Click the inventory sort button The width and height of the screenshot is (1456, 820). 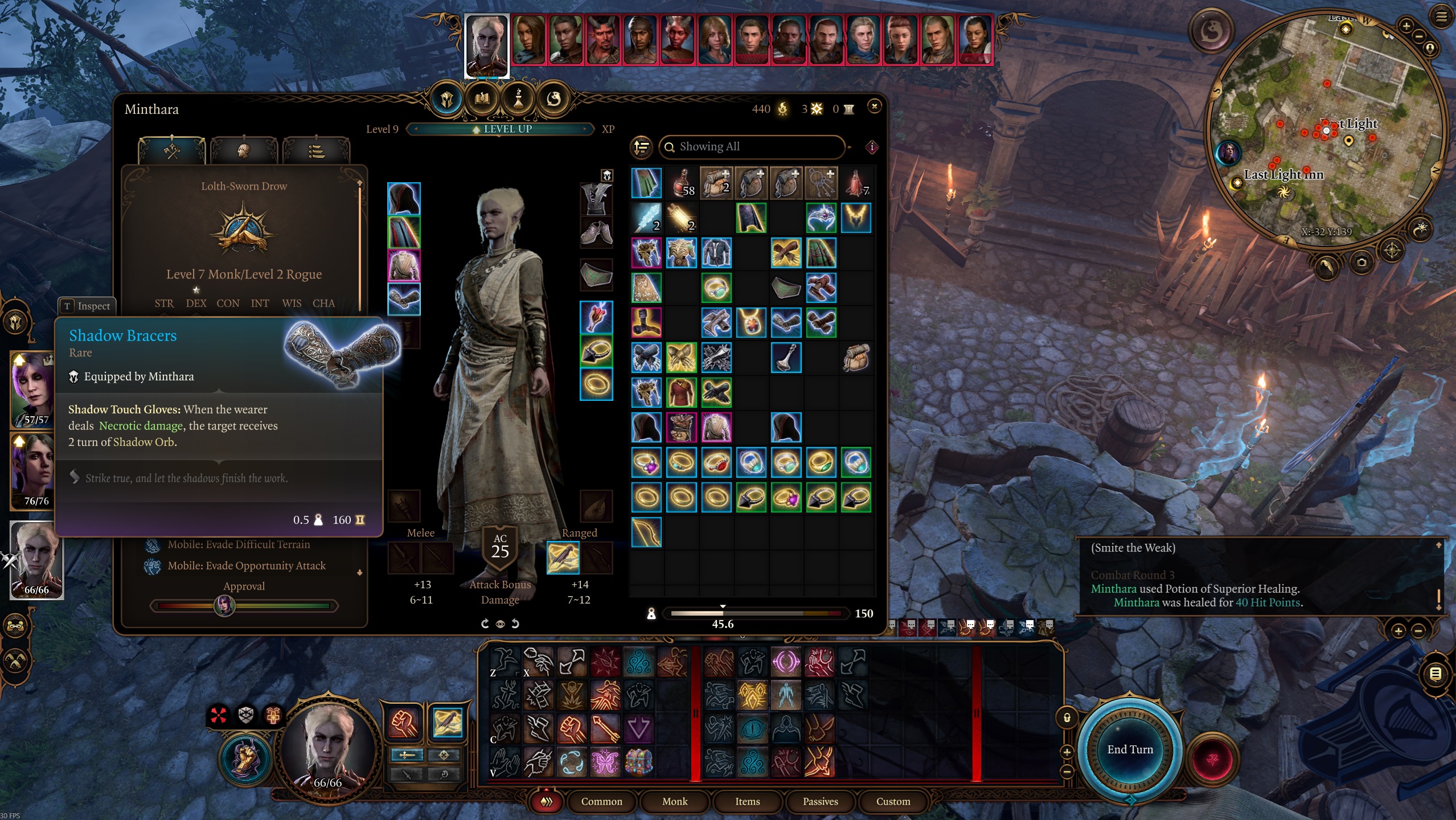point(641,147)
